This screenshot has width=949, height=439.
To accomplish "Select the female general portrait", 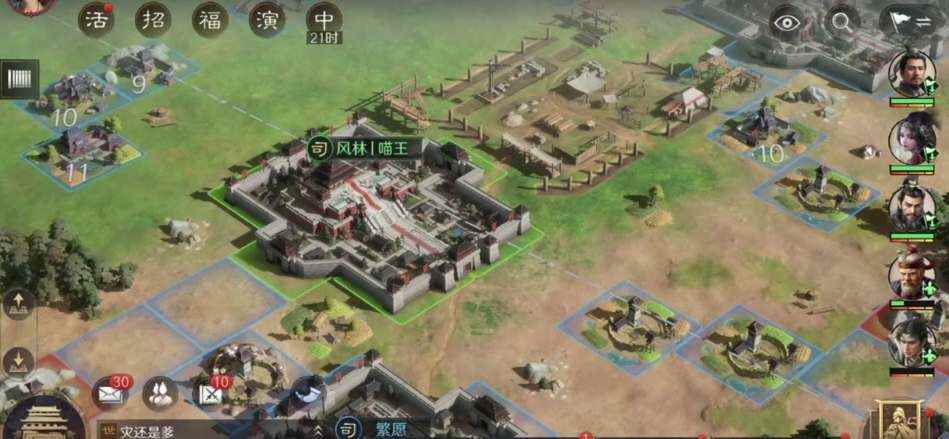I will coord(912,139).
